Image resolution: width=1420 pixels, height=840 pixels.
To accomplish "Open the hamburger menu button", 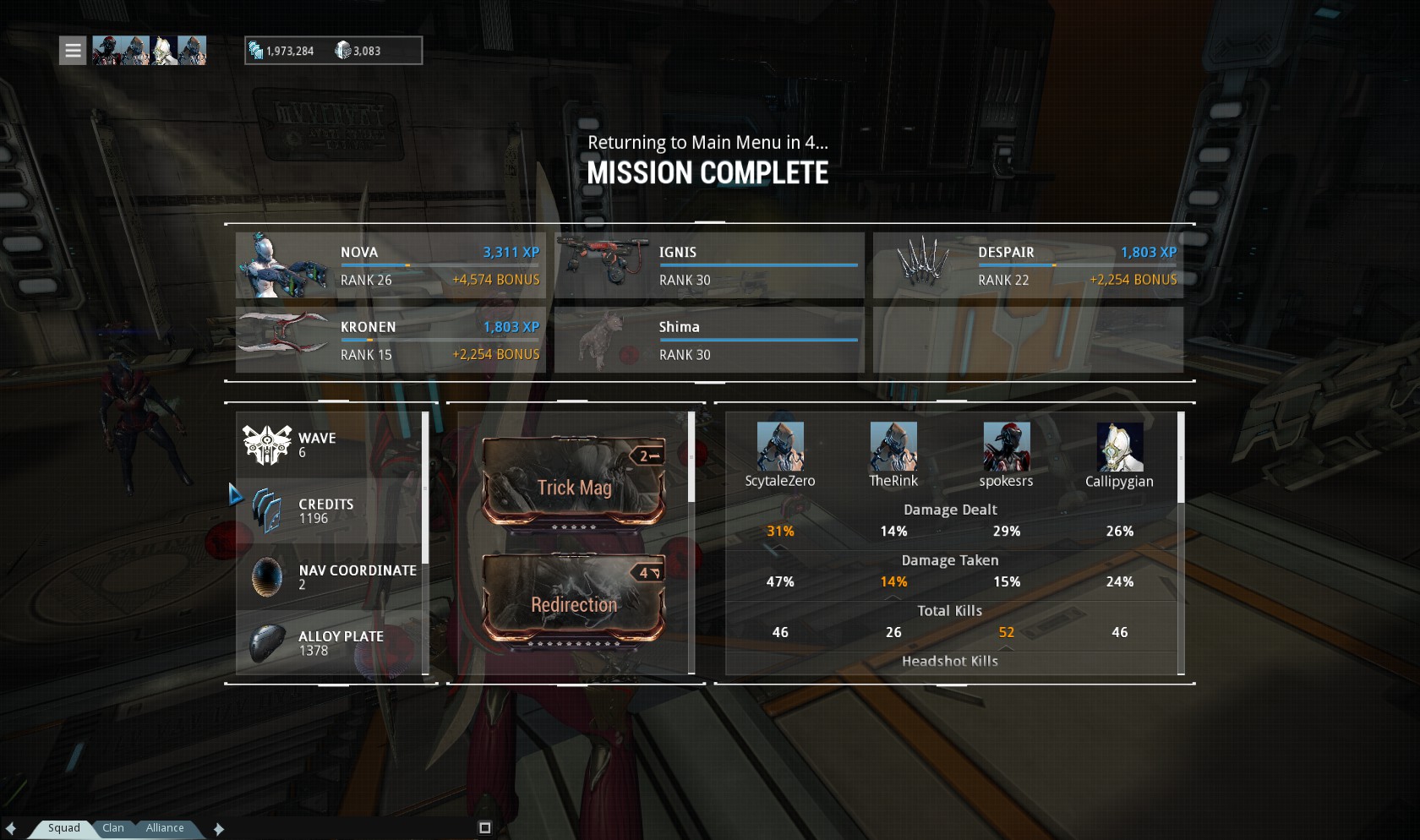I will click(x=74, y=51).
